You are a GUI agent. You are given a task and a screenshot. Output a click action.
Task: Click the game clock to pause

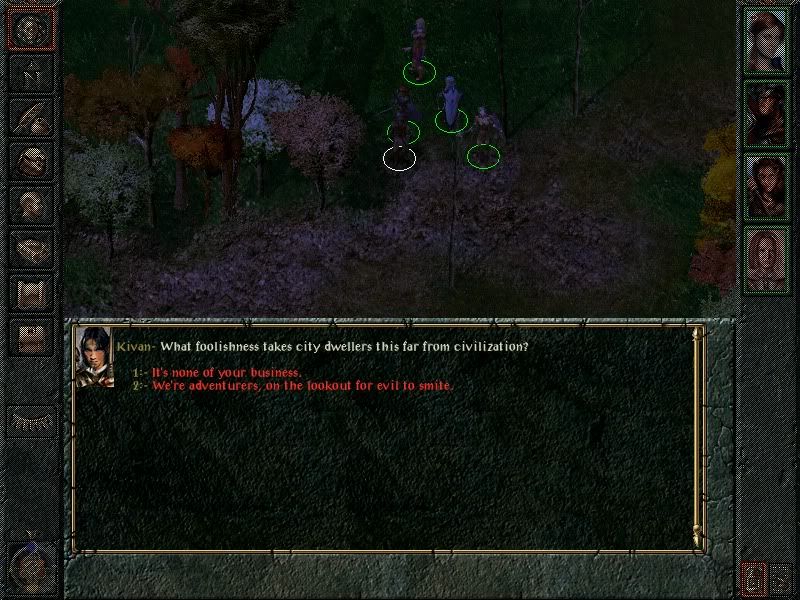pyautogui.click(x=28, y=569)
